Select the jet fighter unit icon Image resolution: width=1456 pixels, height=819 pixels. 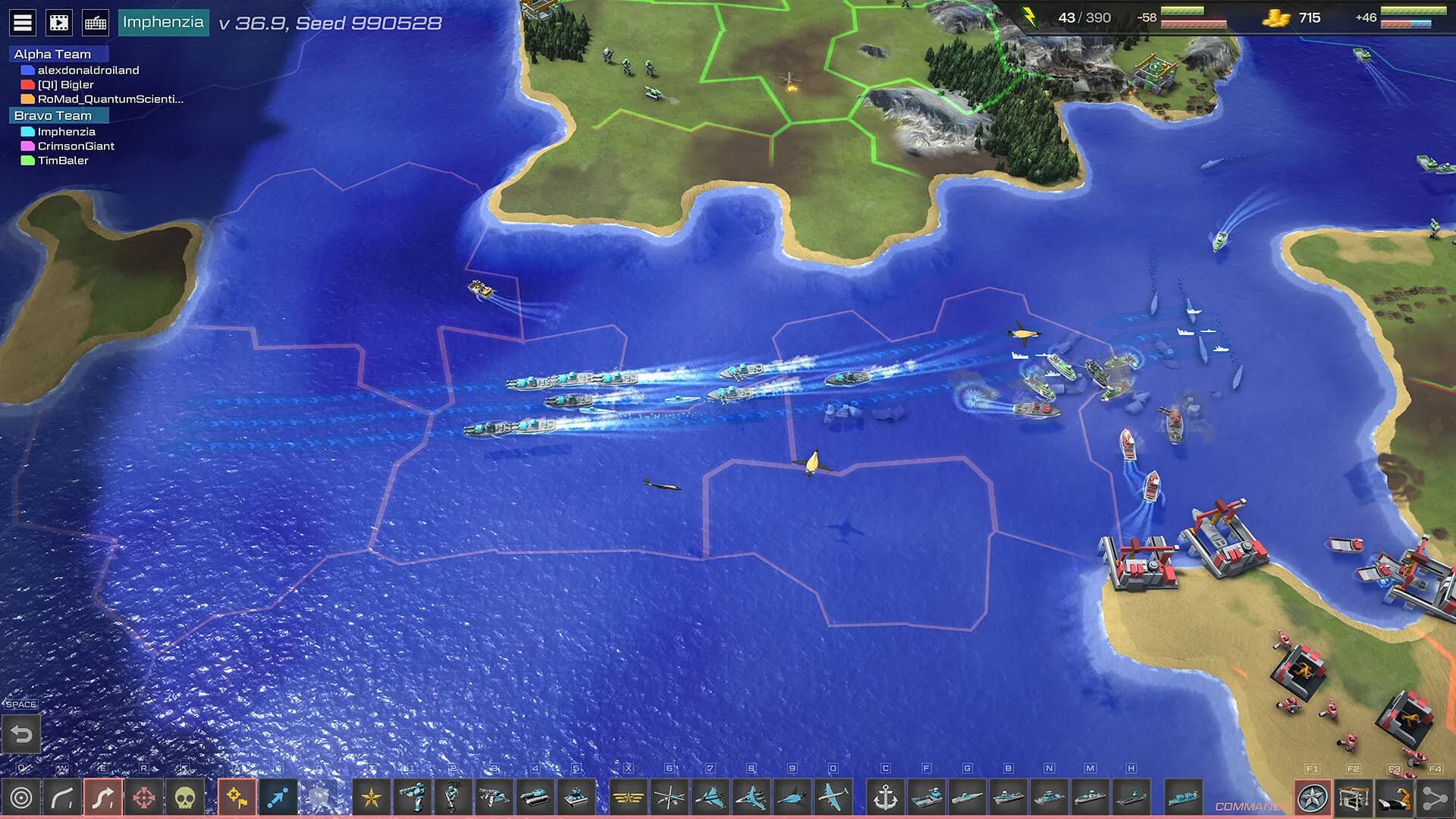711,797
